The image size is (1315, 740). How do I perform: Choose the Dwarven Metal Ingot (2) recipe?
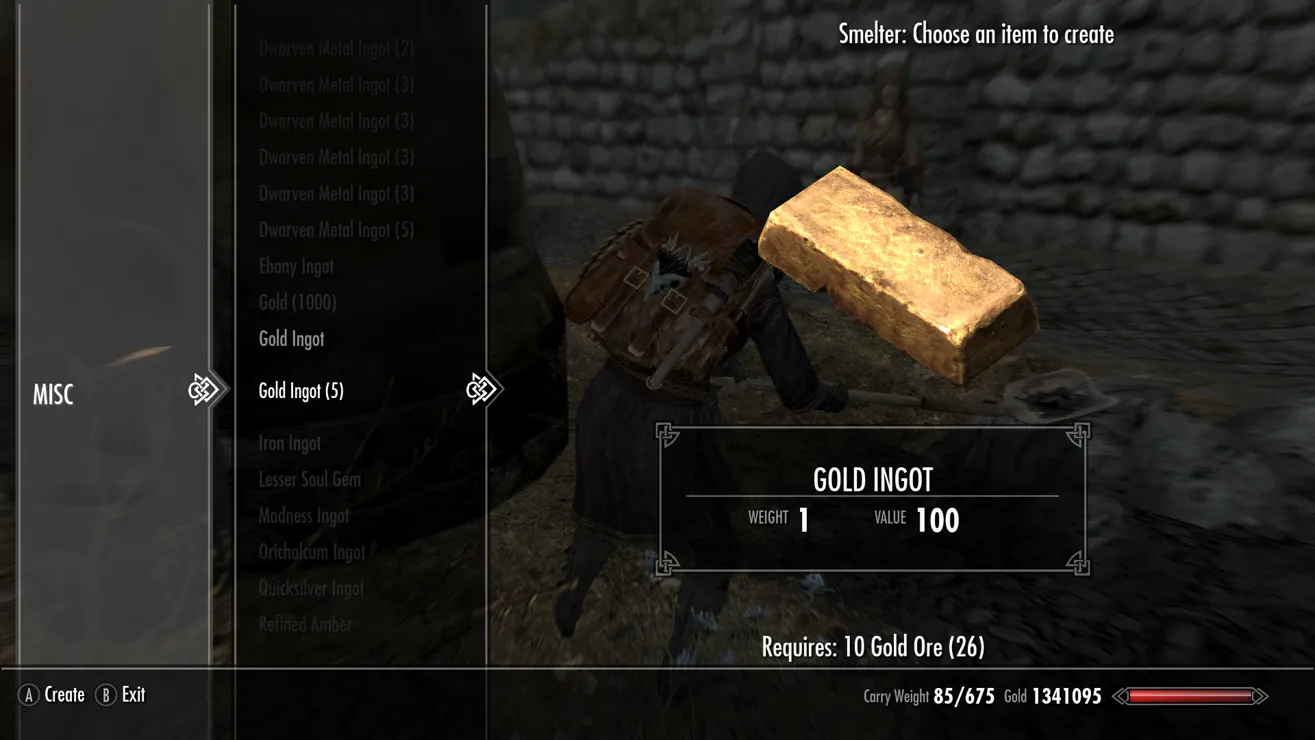coord(336,48)
